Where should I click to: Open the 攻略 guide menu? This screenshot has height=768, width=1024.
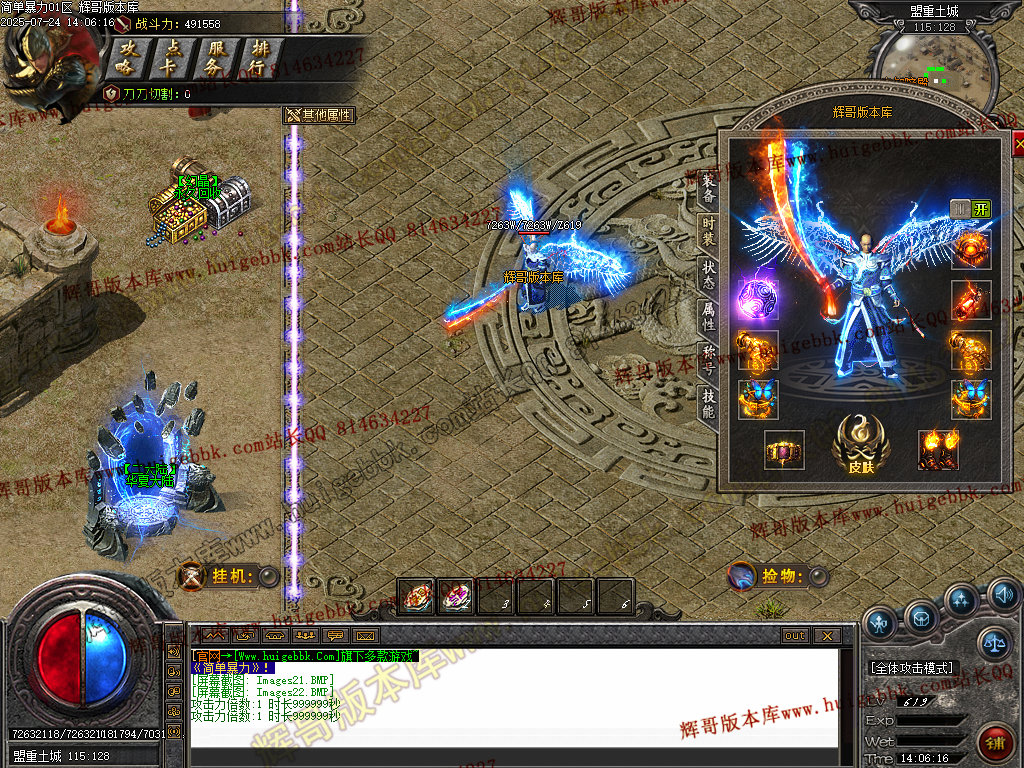pyautogui.click(x=126, y=57)
